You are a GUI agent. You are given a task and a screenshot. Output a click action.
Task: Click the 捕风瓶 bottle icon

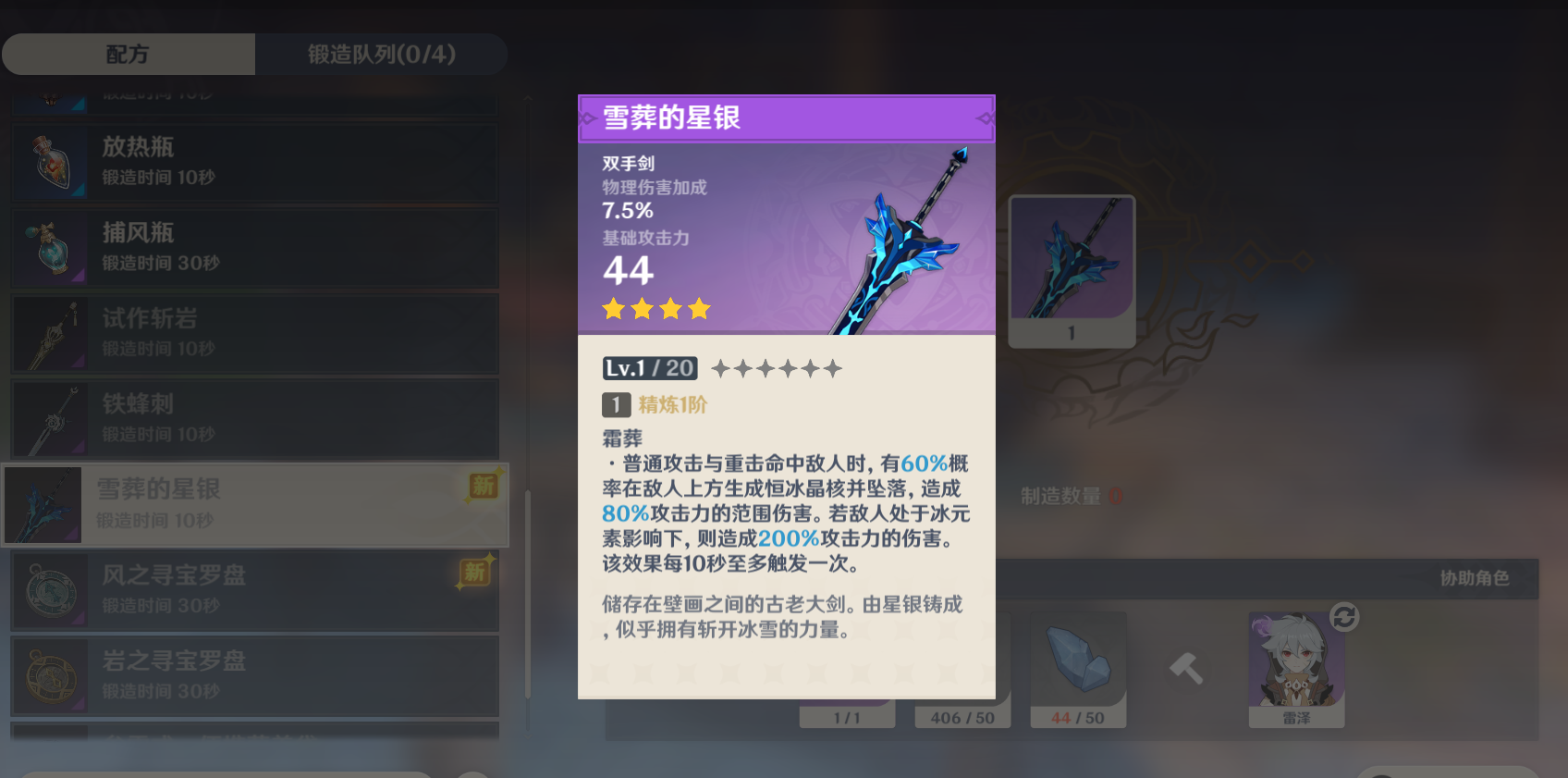(51, 248)
